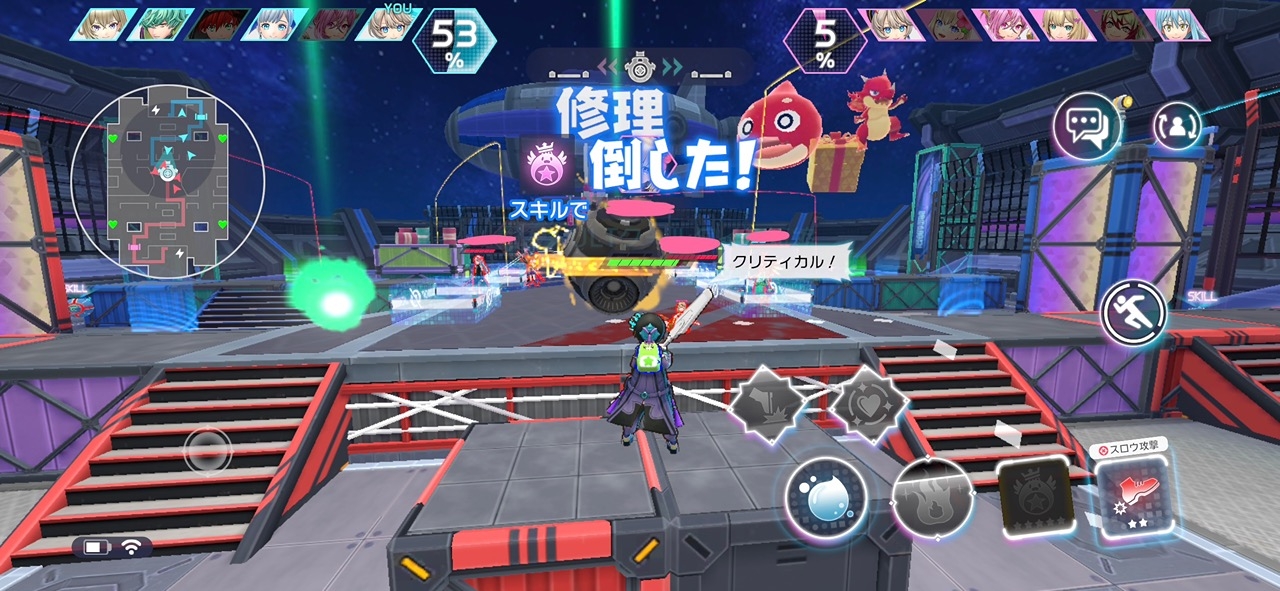Viewport: 1280px width, 591px height.
Task: Activate the running dash button
Action: pyautogui.click(x=1133, y=313)
